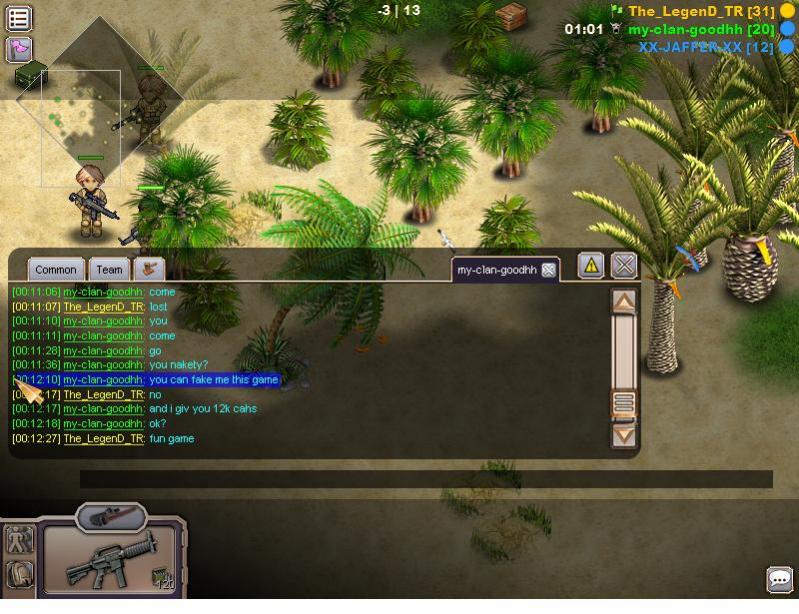799x614 pixels.
Task: Toggle the speech bubble chat button
Action: (x=779, y=579)
